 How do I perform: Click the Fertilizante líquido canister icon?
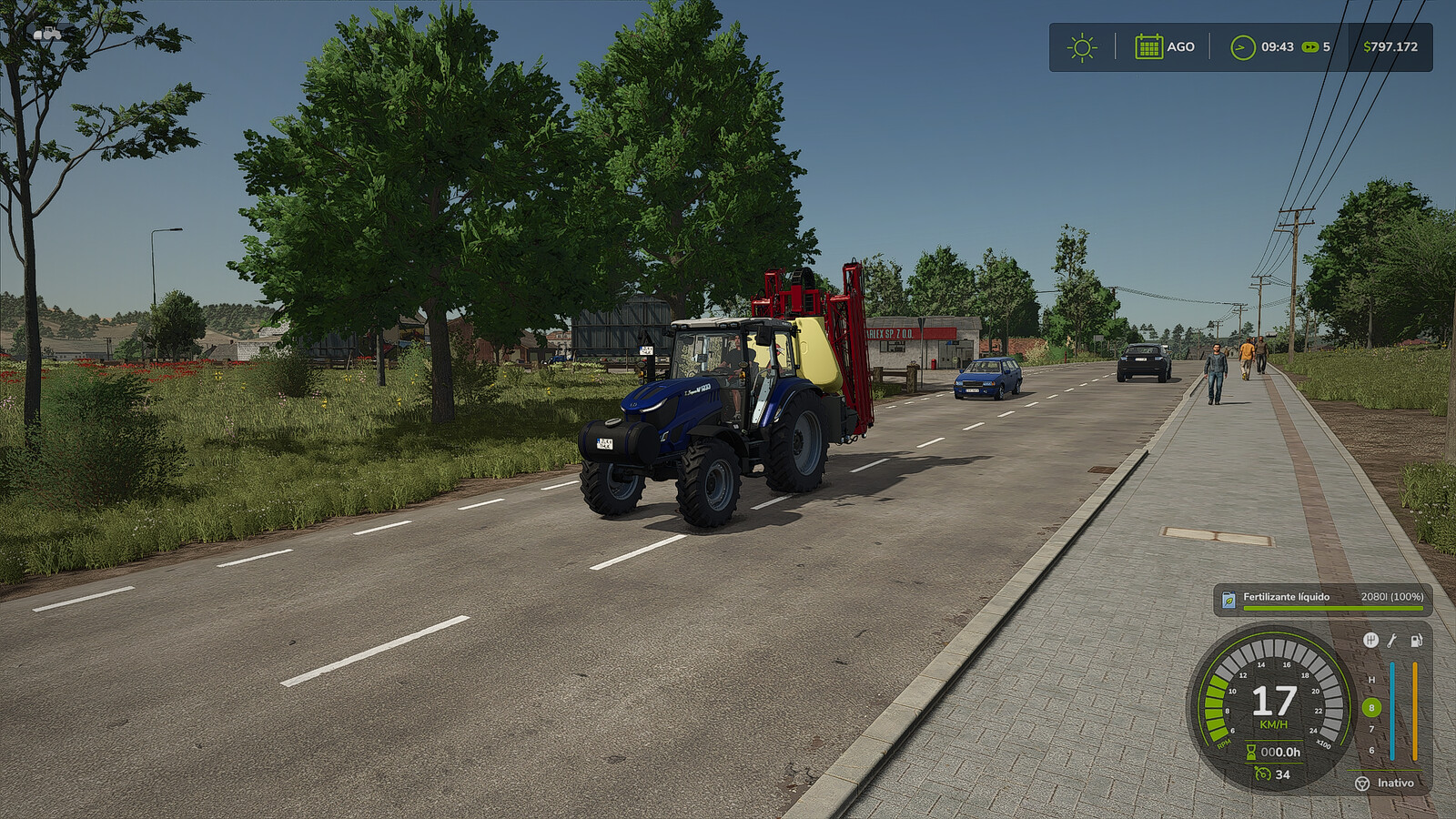1228,600
